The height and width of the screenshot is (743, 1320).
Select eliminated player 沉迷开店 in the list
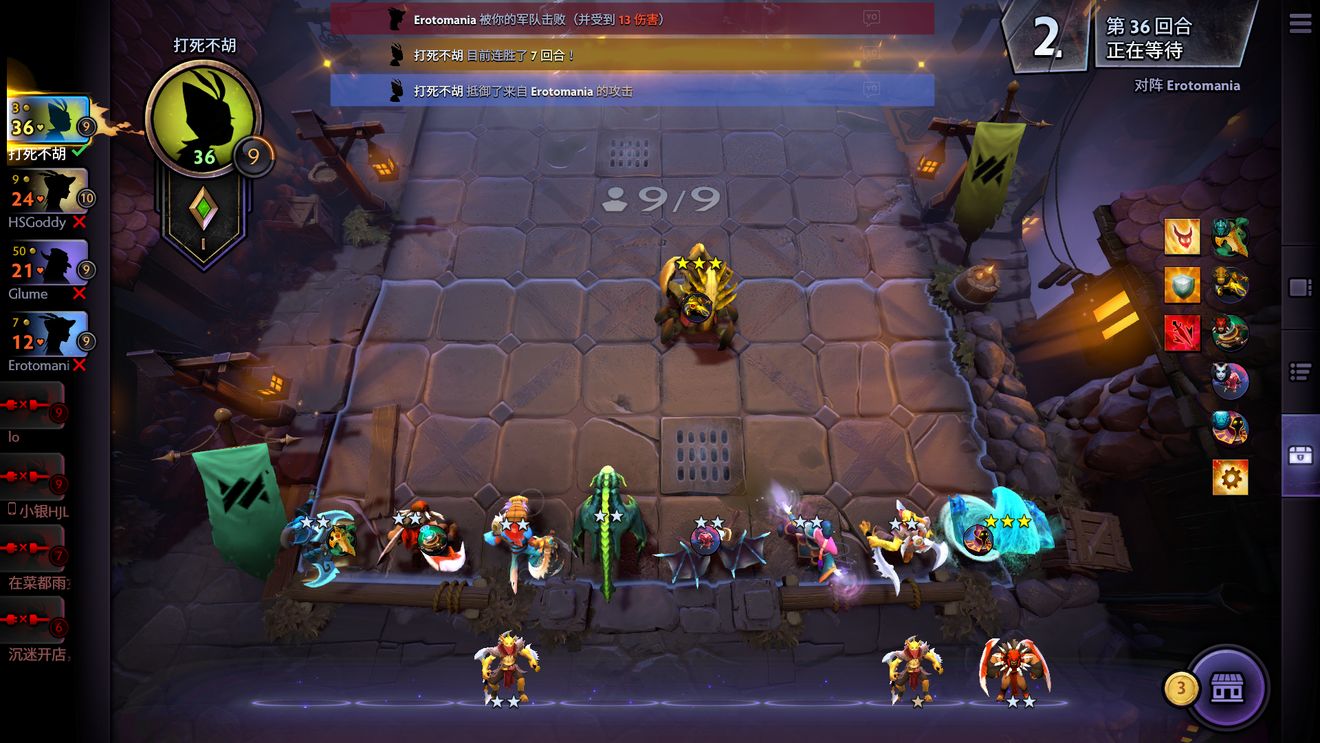click(34, 623)
